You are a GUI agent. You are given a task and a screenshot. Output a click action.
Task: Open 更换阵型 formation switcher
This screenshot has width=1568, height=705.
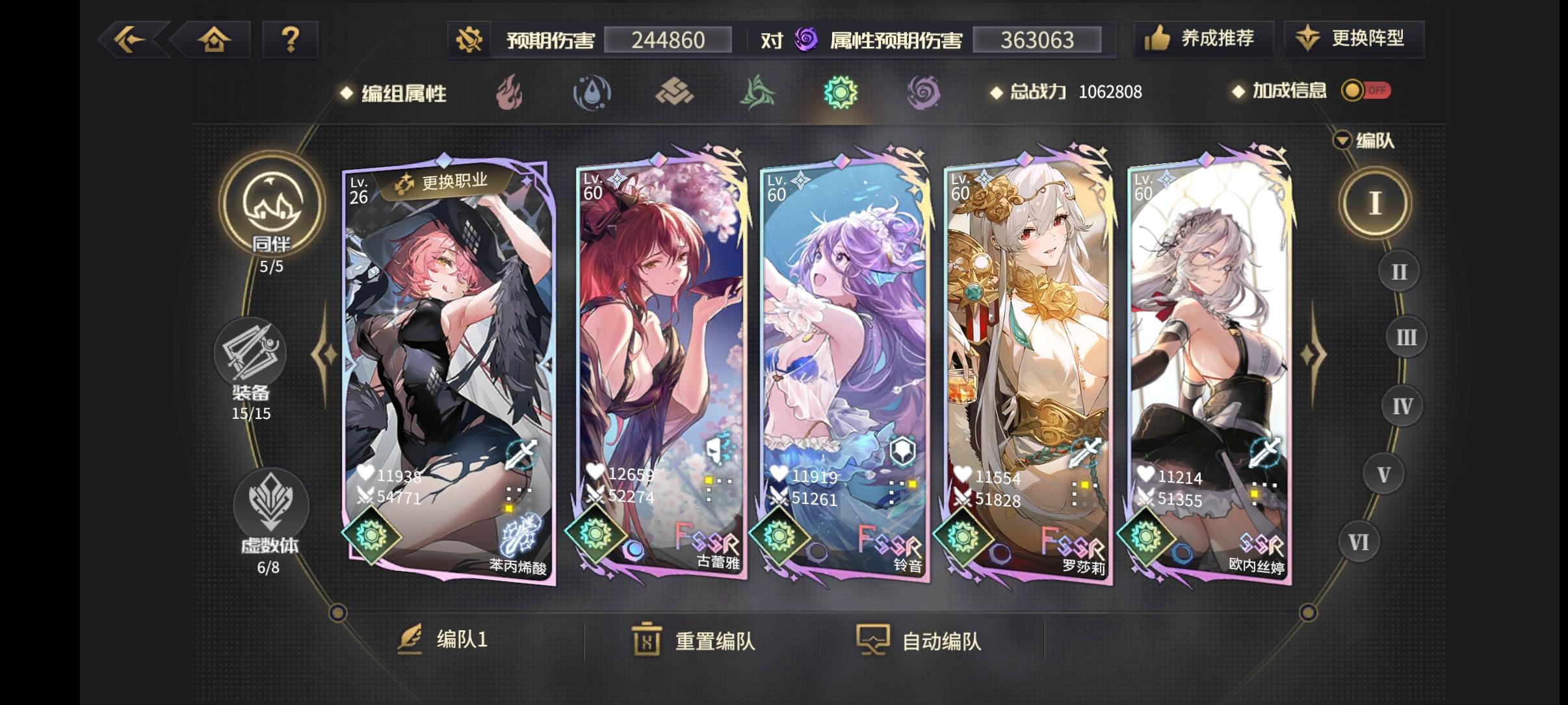pyautogui.click(x=1354, y=39)
